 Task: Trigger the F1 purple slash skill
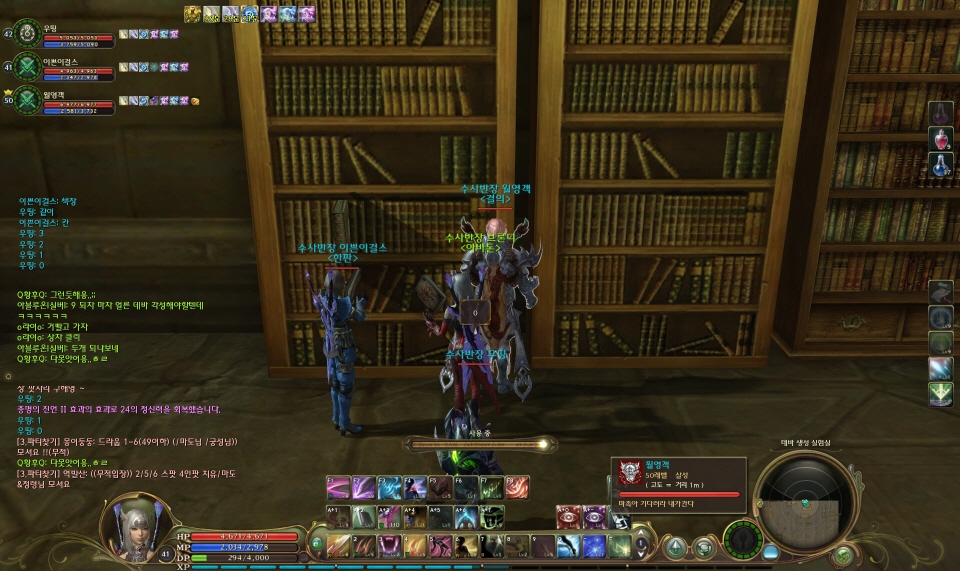[339, 487]
